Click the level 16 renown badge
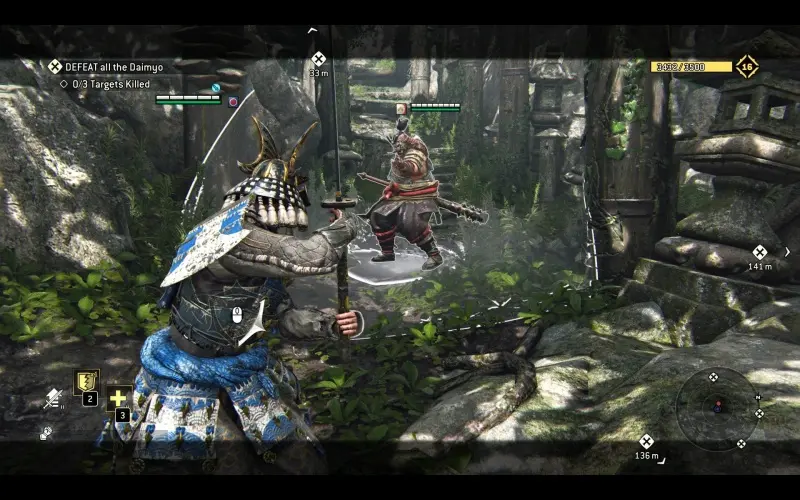 tap(746, 66)
